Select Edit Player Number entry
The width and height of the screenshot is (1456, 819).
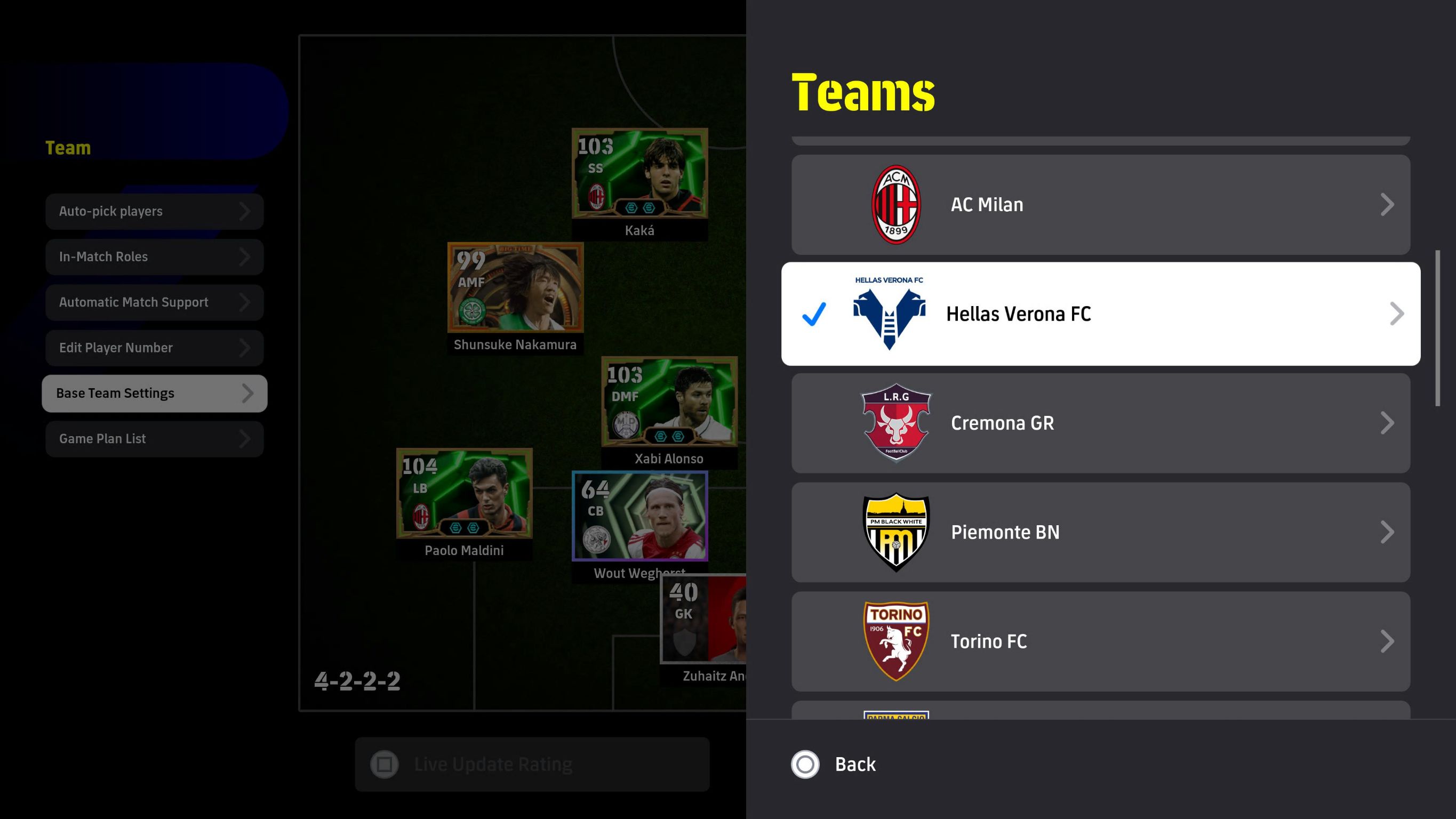[x=154, y=348]
